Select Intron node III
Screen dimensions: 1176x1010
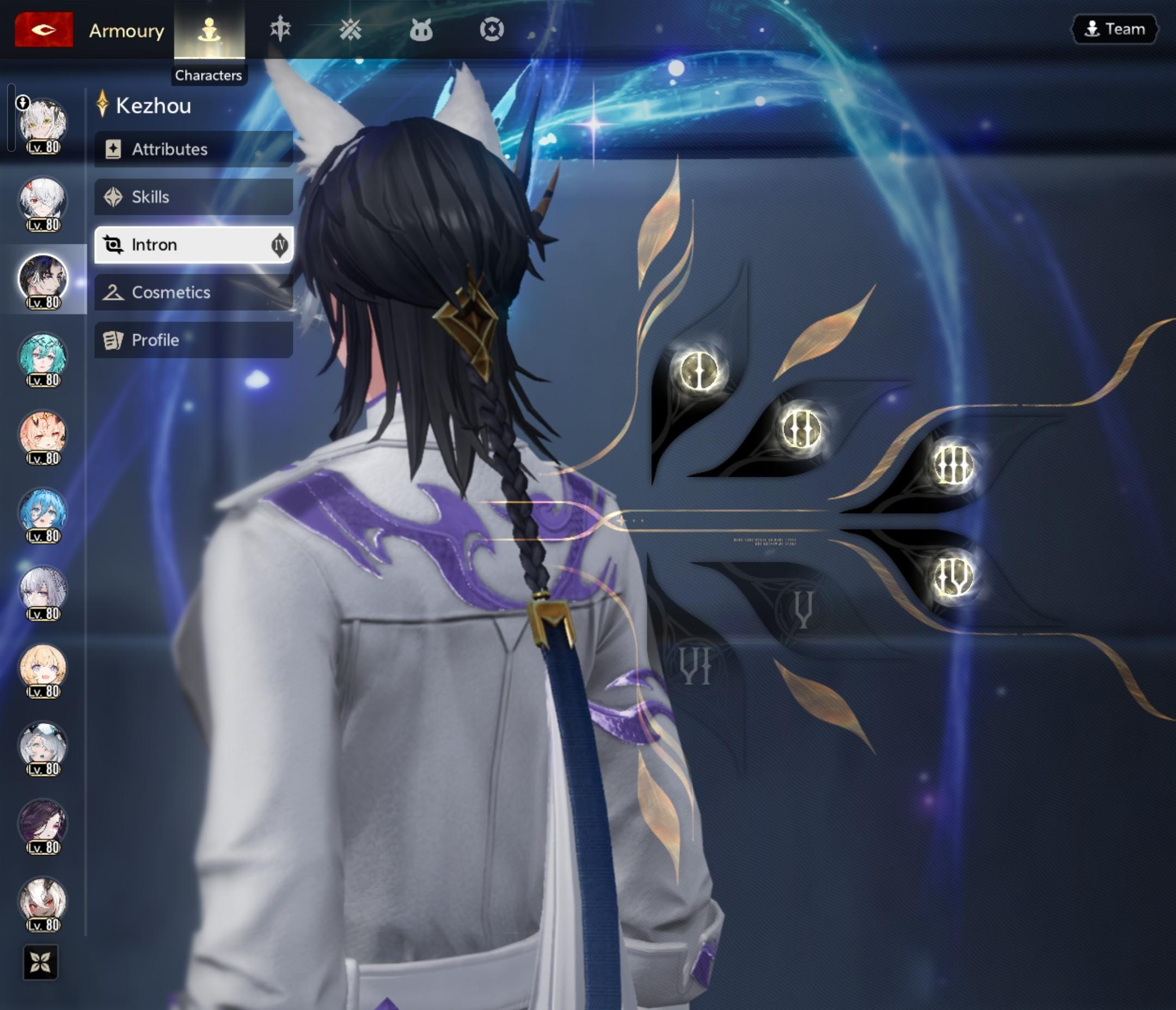coord(953,465)
